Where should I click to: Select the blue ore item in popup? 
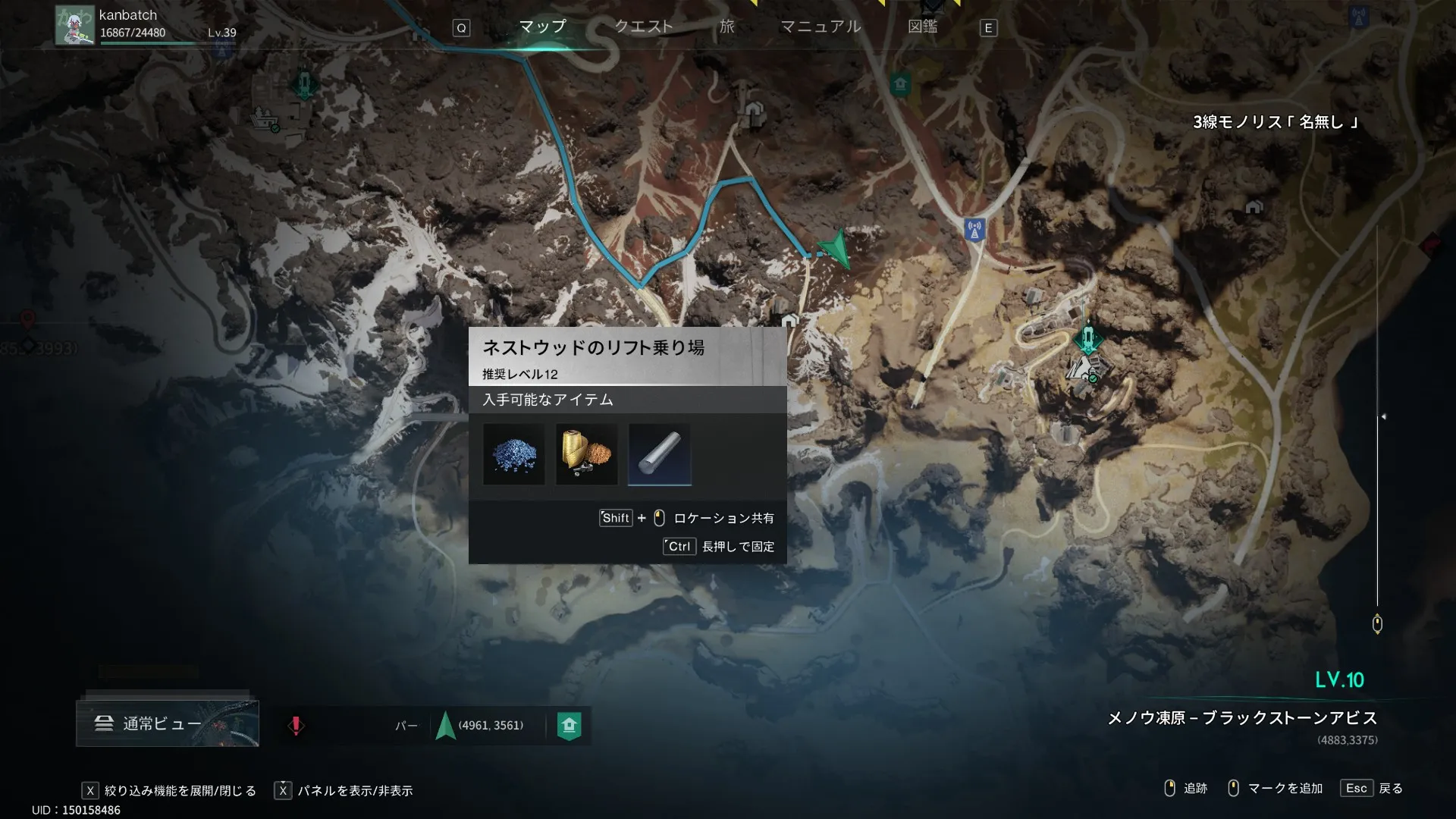click(x=514, y=454)
